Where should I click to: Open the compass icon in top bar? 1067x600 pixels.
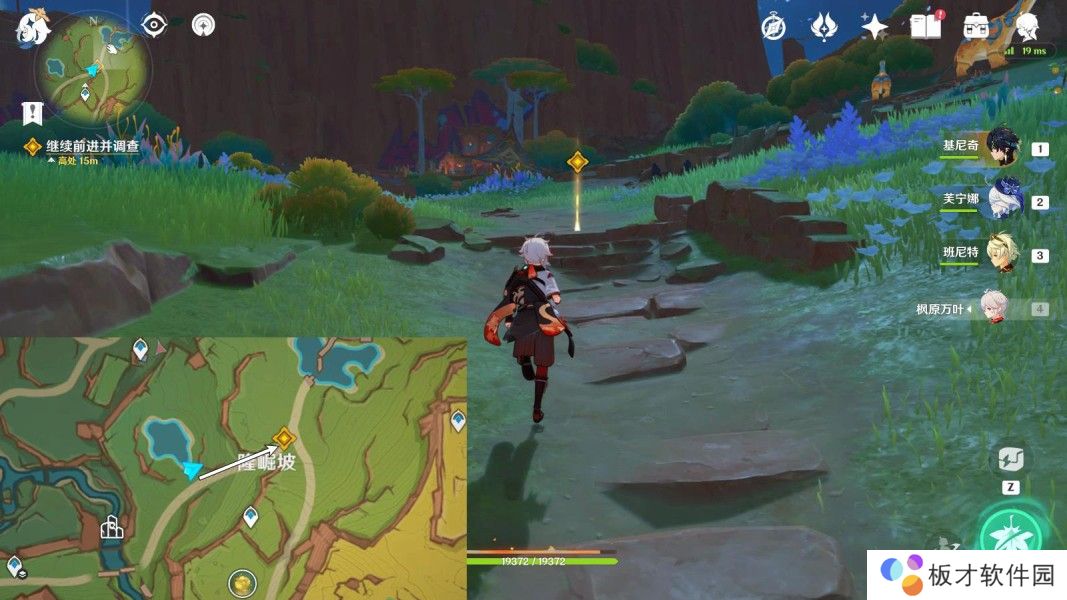pos(772,27)
